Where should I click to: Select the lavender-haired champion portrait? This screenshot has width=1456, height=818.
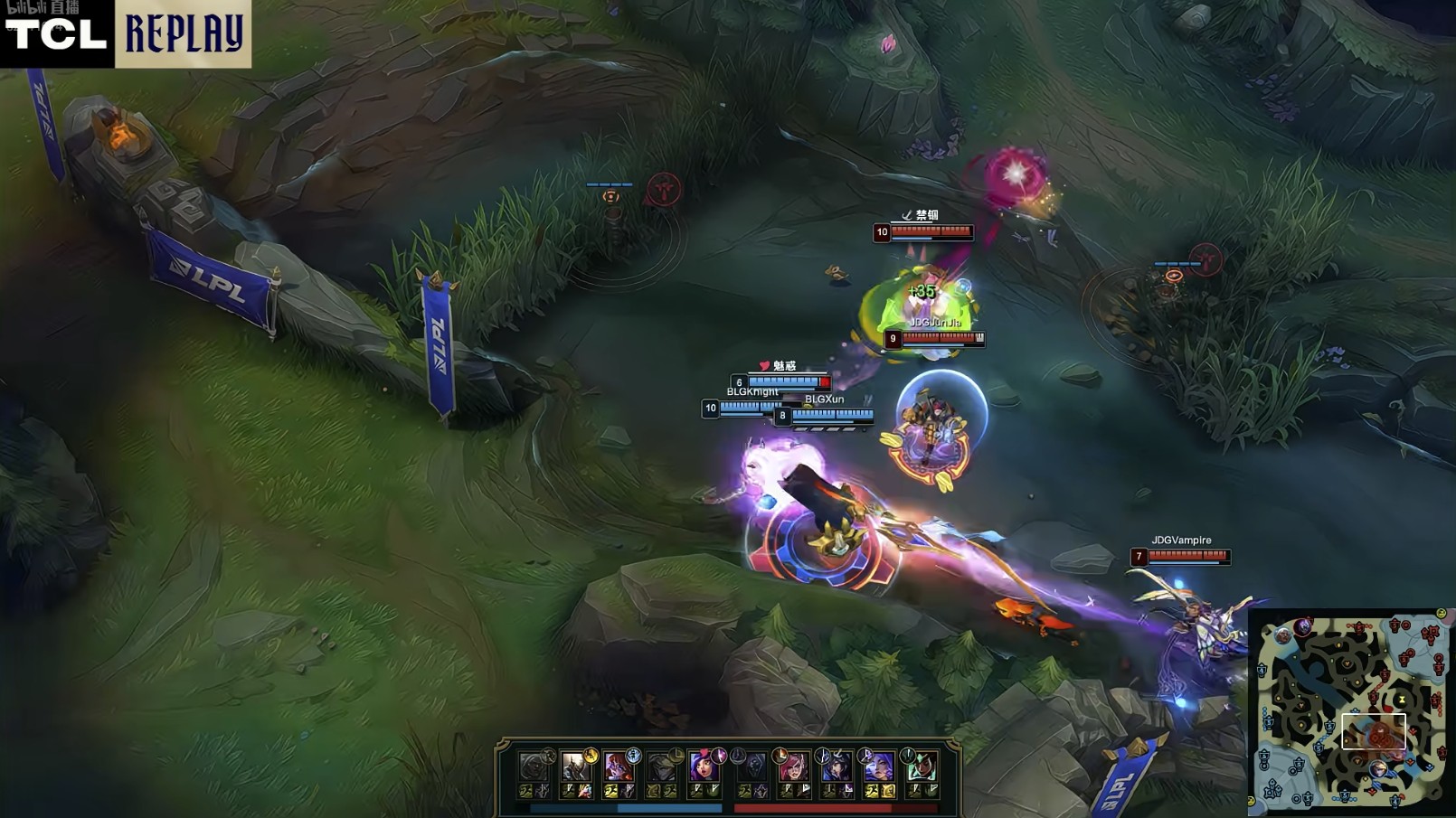(877, 767)
